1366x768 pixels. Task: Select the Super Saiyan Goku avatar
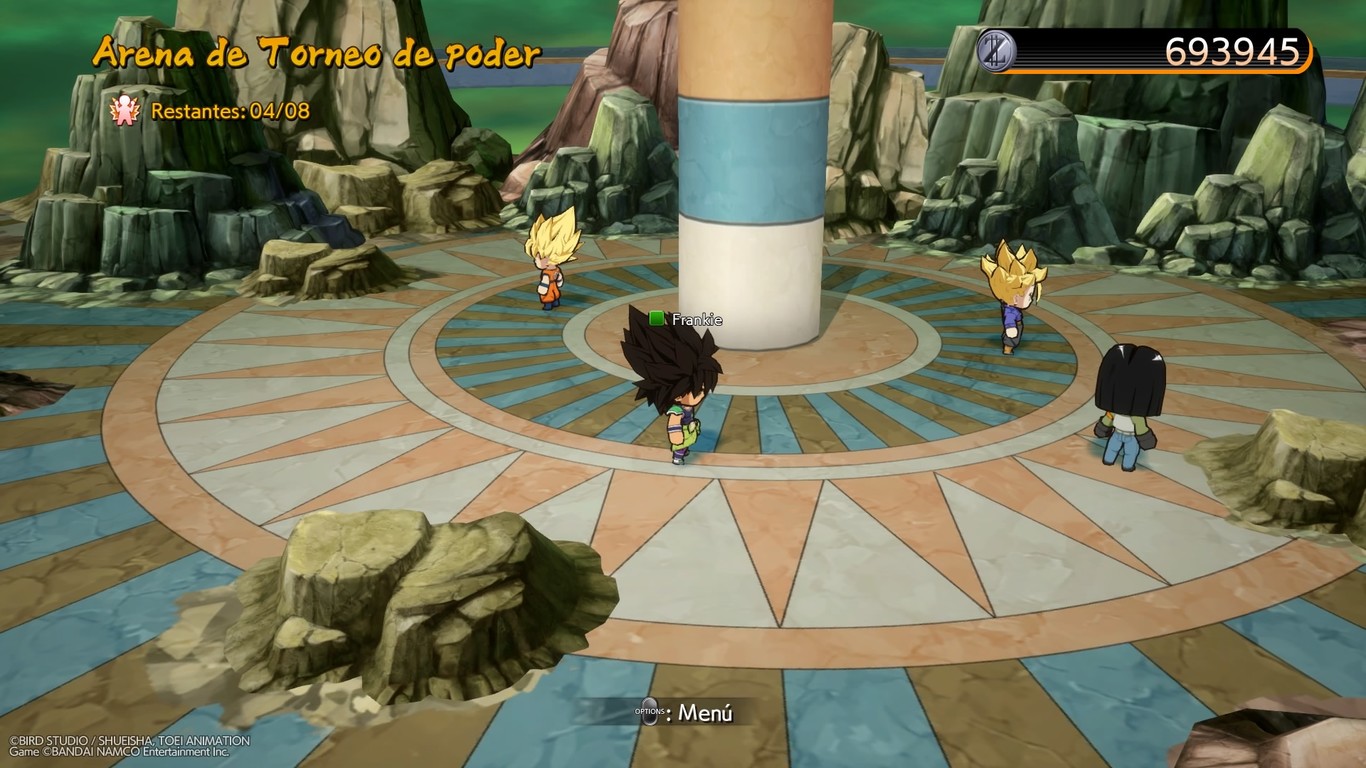click(x=548, y=270)
